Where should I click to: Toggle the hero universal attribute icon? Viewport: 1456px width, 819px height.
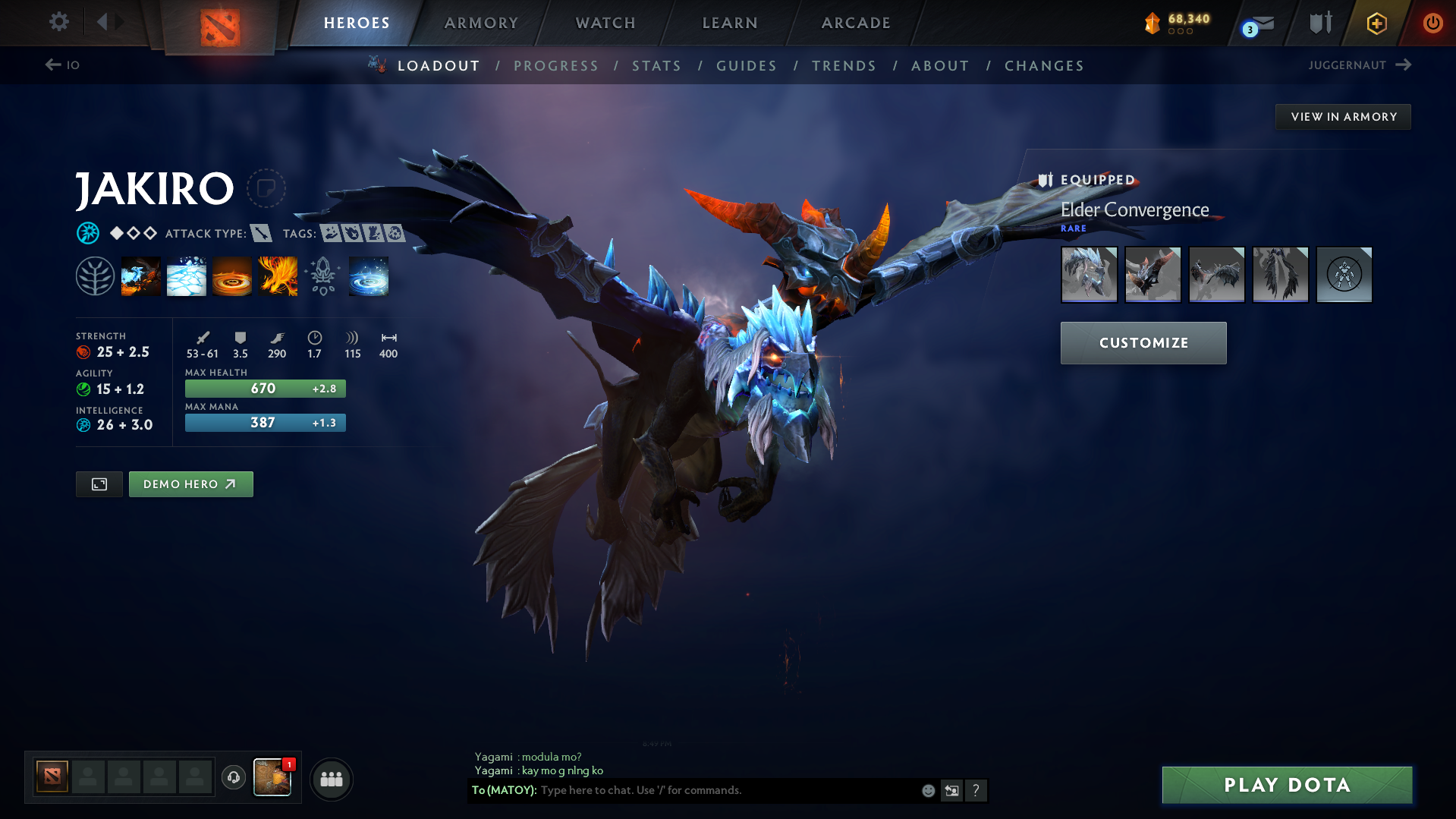click(x=88, y=233)
